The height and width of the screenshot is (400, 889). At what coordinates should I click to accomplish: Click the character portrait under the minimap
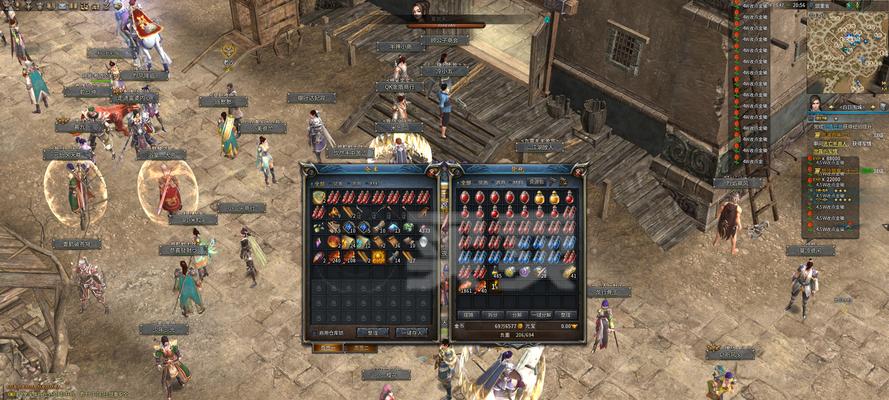[x=816, y=104]
